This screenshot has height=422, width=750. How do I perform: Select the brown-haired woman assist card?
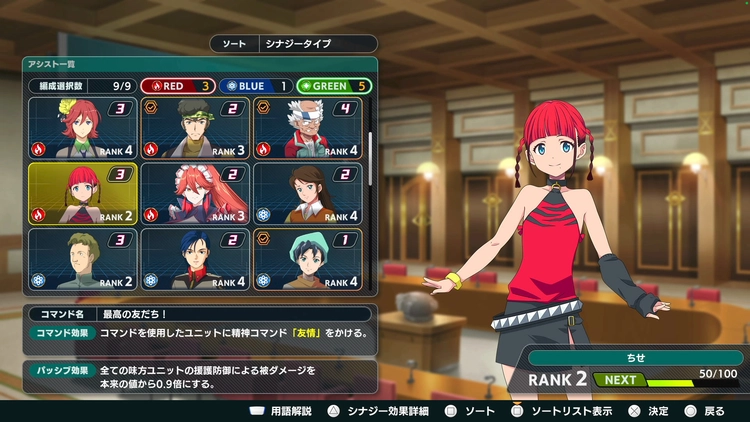point(308,193)
